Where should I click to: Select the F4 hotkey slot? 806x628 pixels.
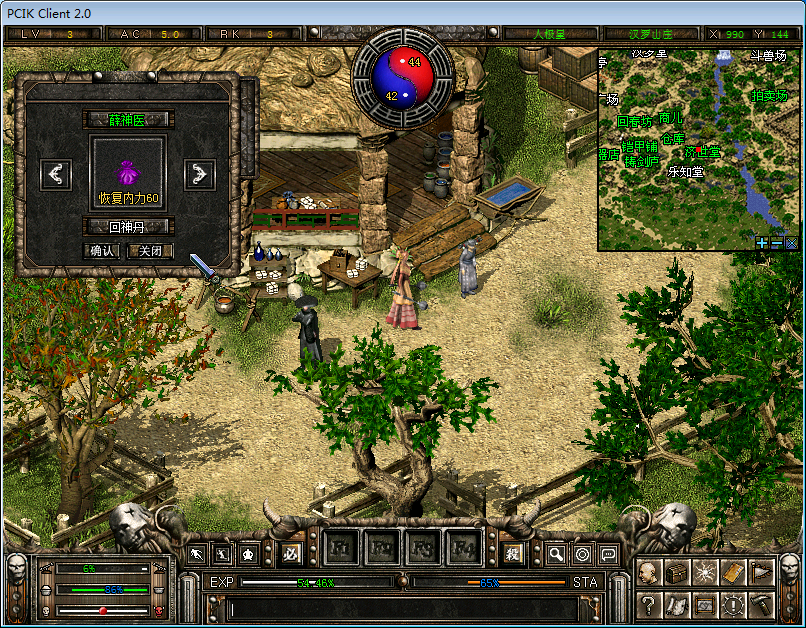(x=464, y=548)
